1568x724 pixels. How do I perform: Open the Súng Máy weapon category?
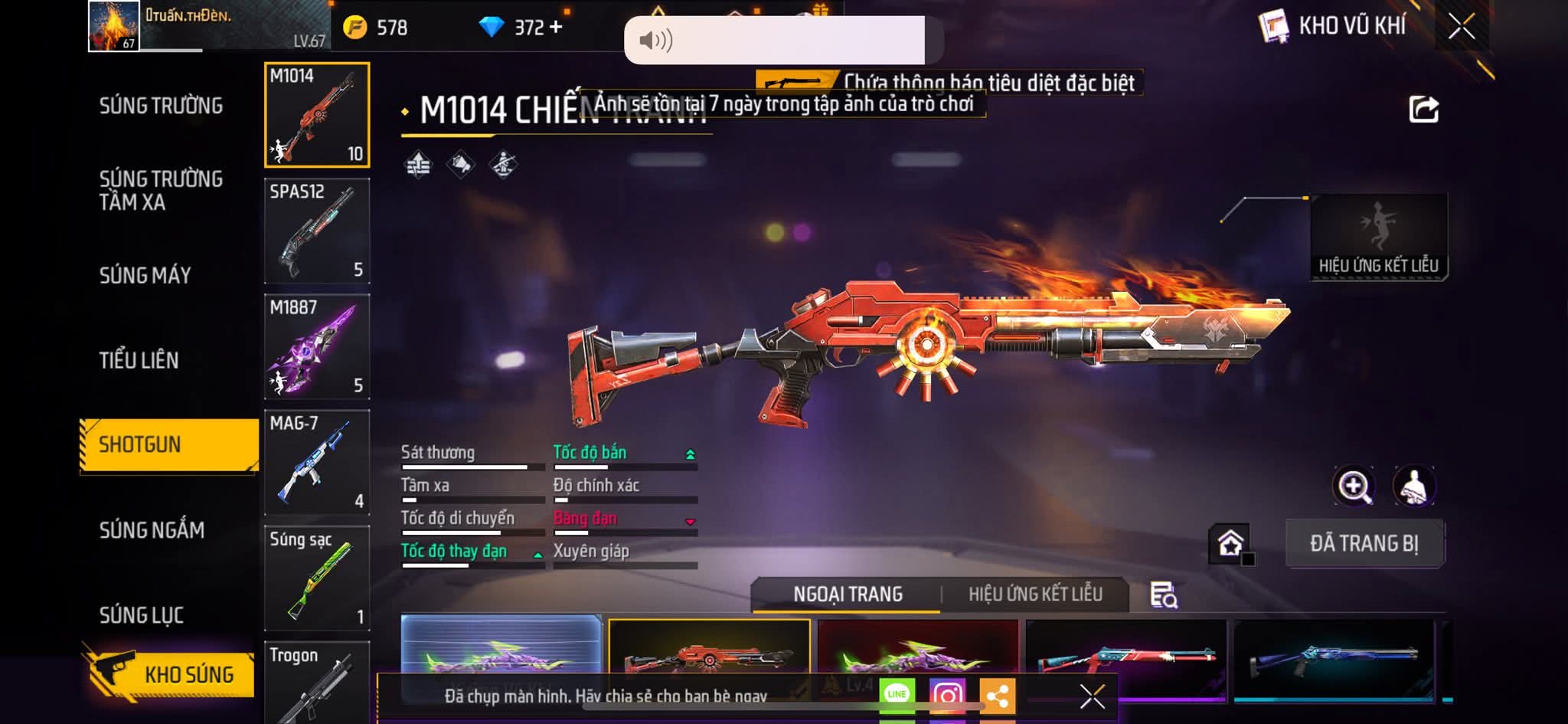point(145,275)
